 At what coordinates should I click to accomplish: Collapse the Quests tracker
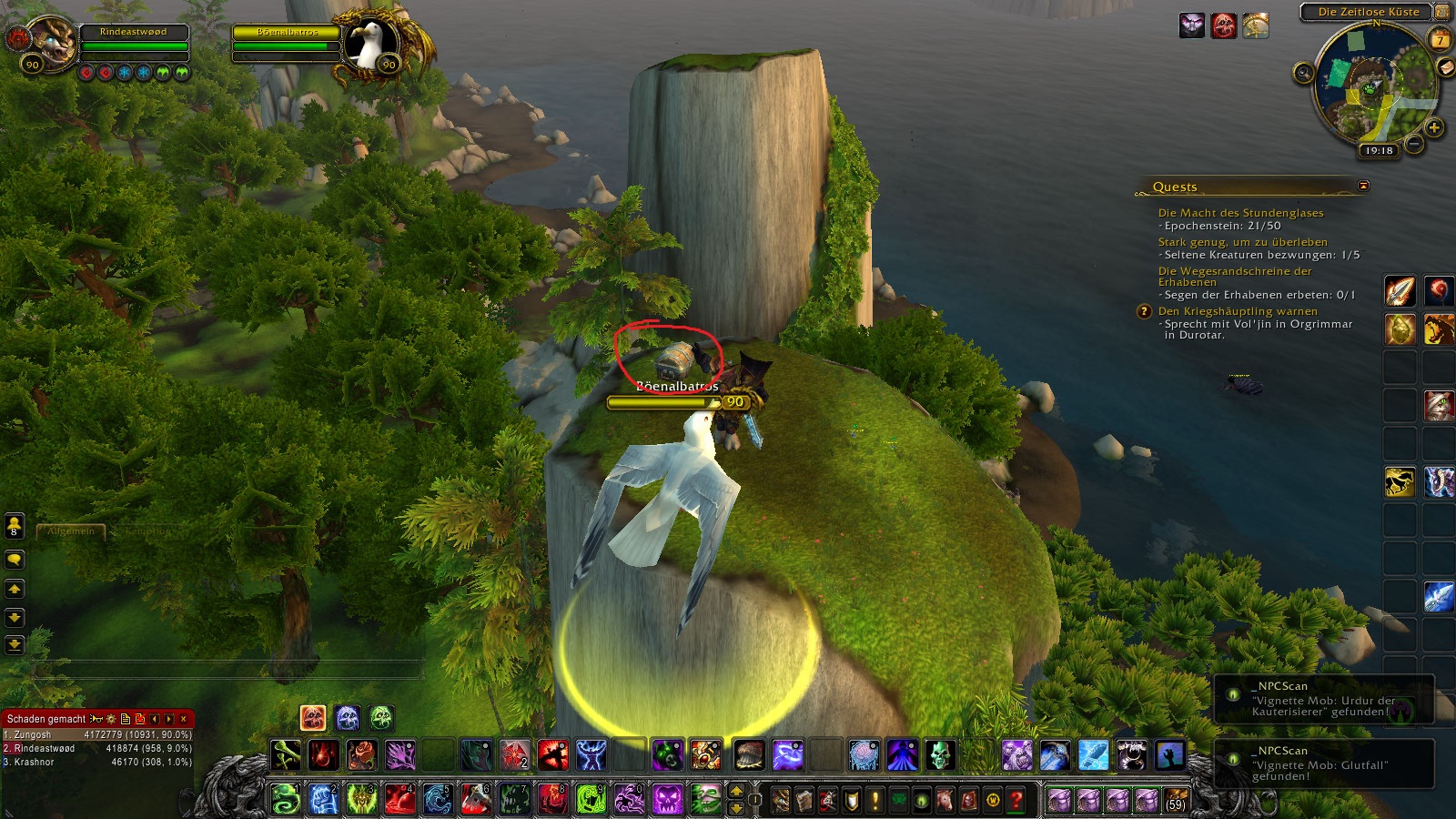tap(1363, 186)
